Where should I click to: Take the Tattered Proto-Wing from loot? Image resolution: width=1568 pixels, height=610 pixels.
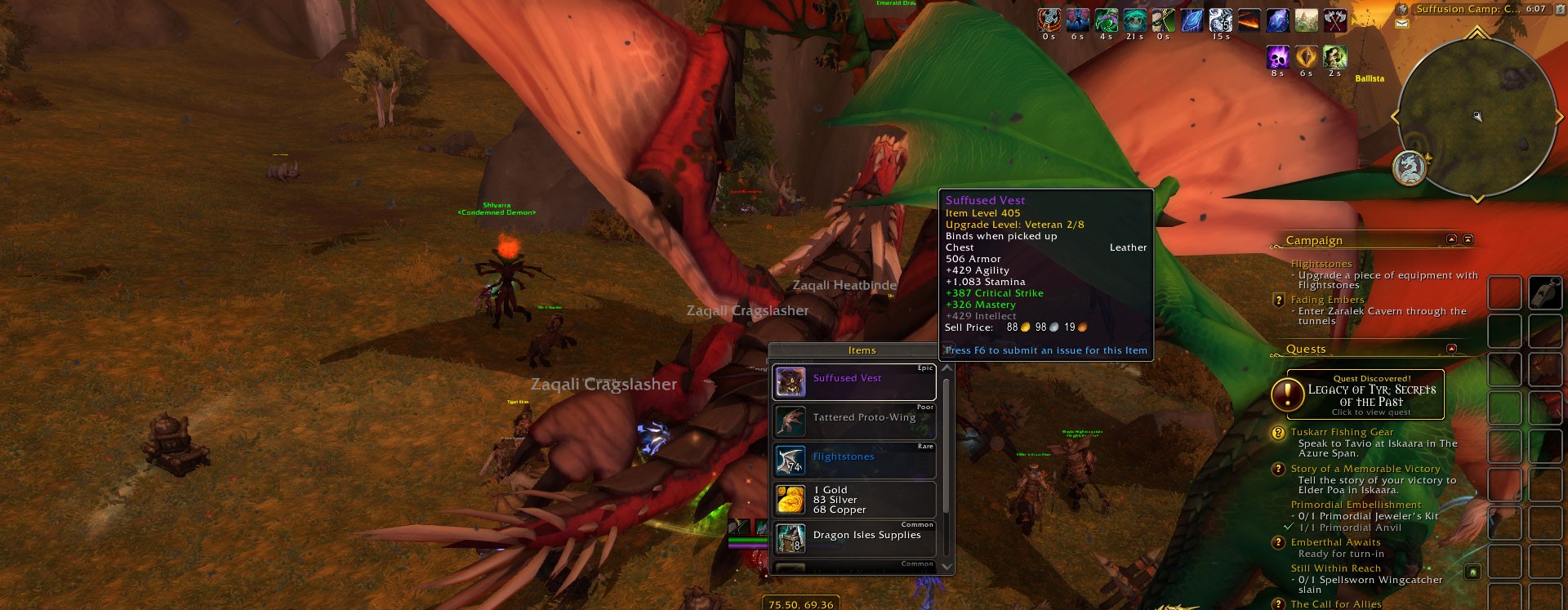point(853,421)
